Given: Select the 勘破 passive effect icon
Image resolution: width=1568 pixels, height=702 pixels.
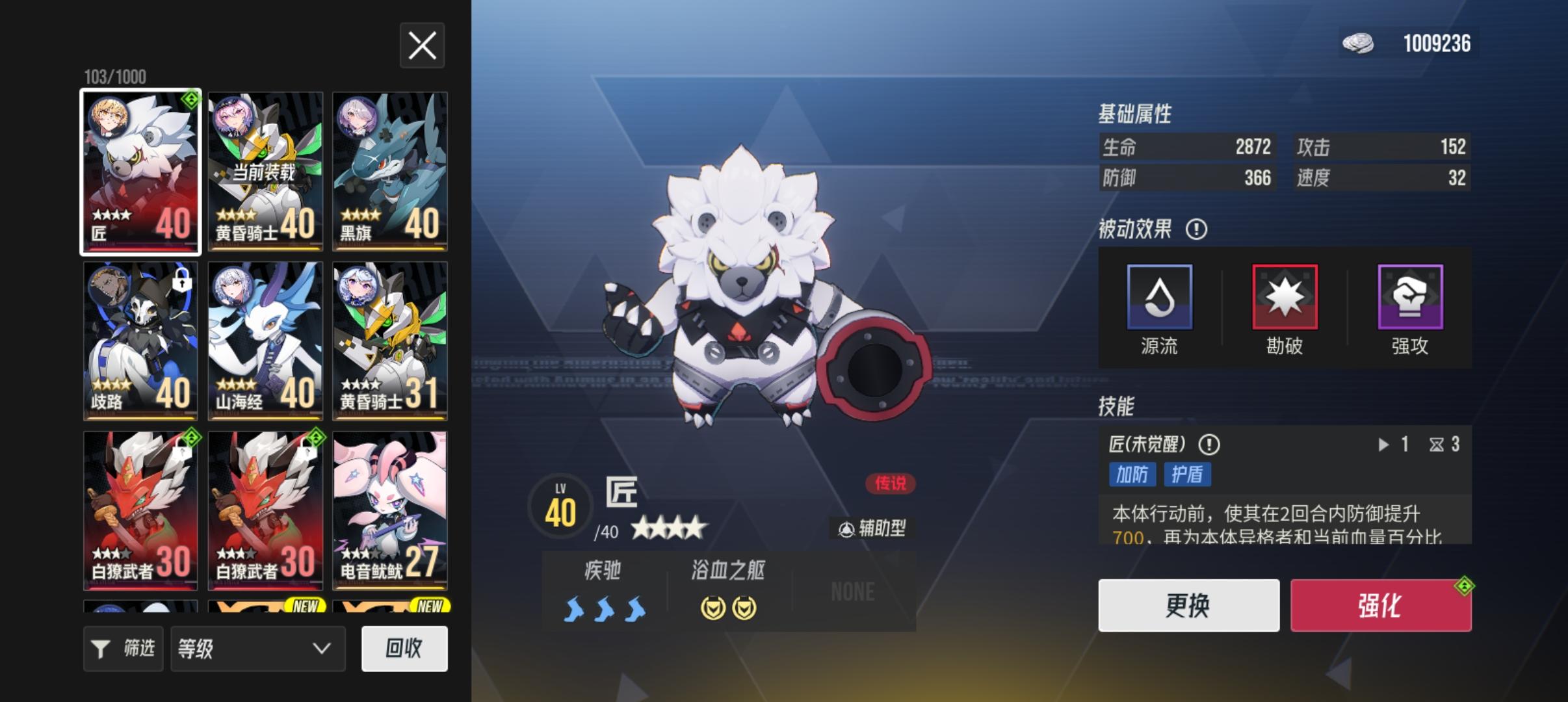Looking at the screenshot, I should pos(1285,298).
